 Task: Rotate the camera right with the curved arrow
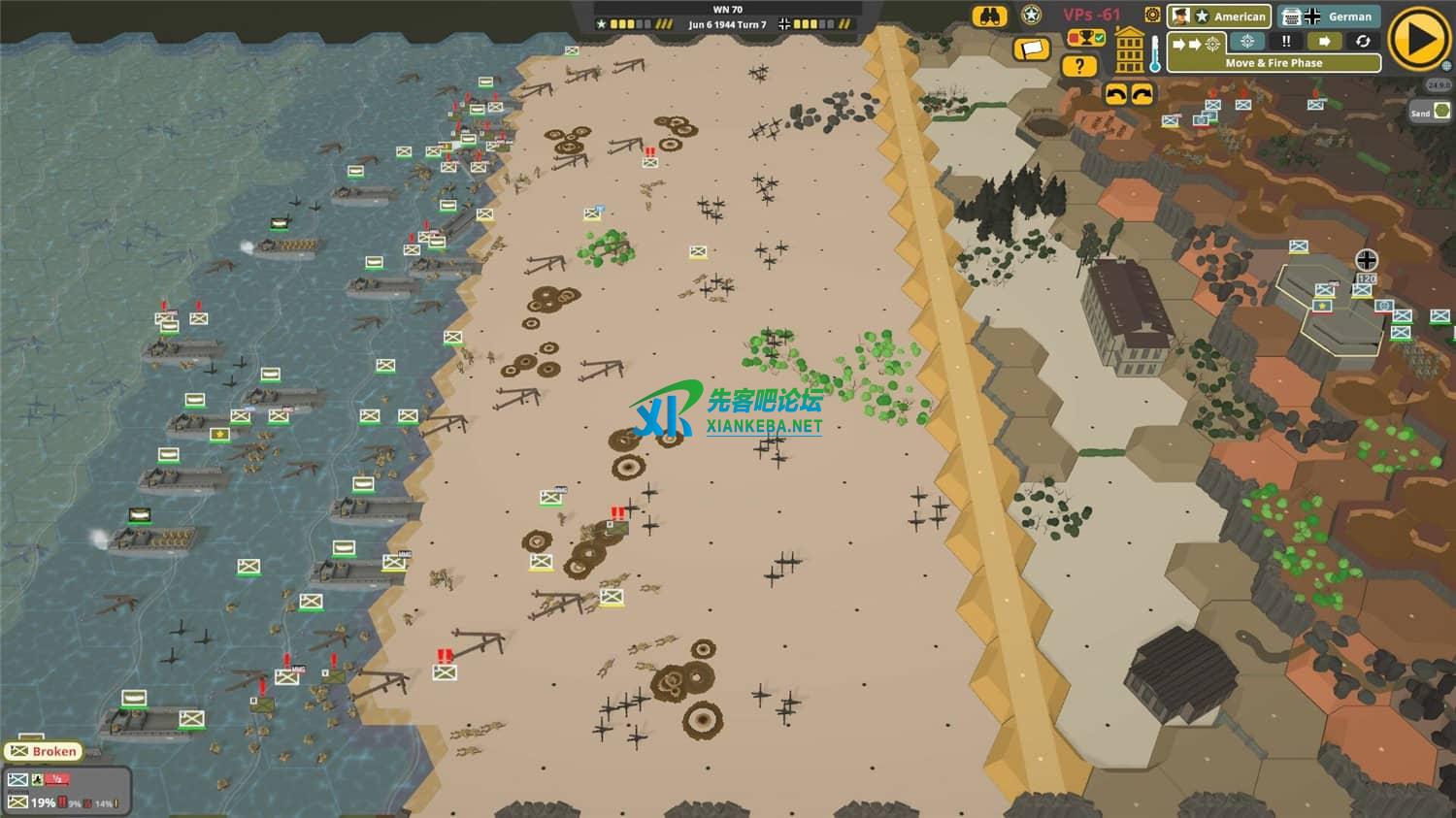[1142, 94]
